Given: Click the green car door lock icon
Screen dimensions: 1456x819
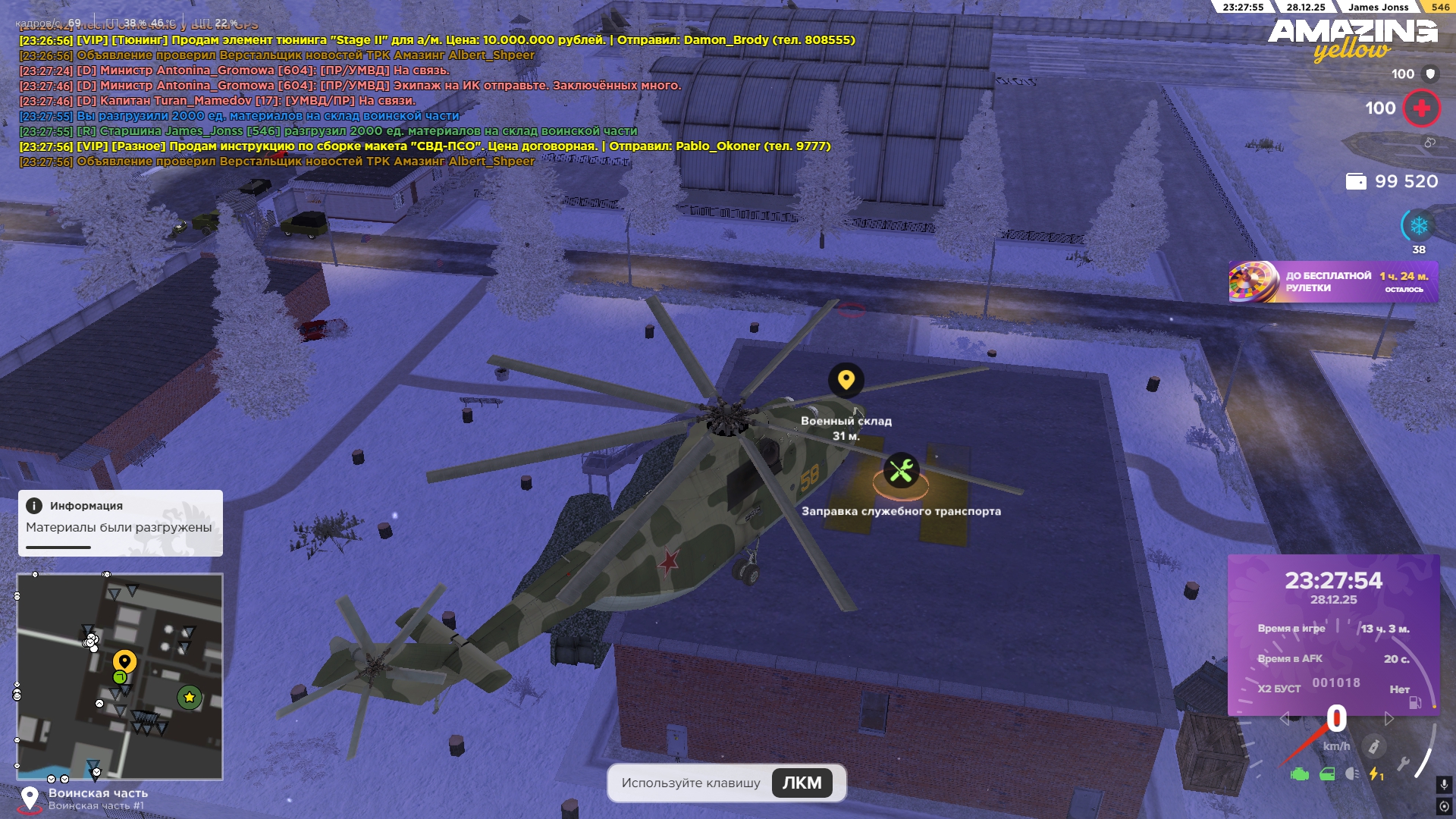Looking at the screenshot, I should 1327,774.
